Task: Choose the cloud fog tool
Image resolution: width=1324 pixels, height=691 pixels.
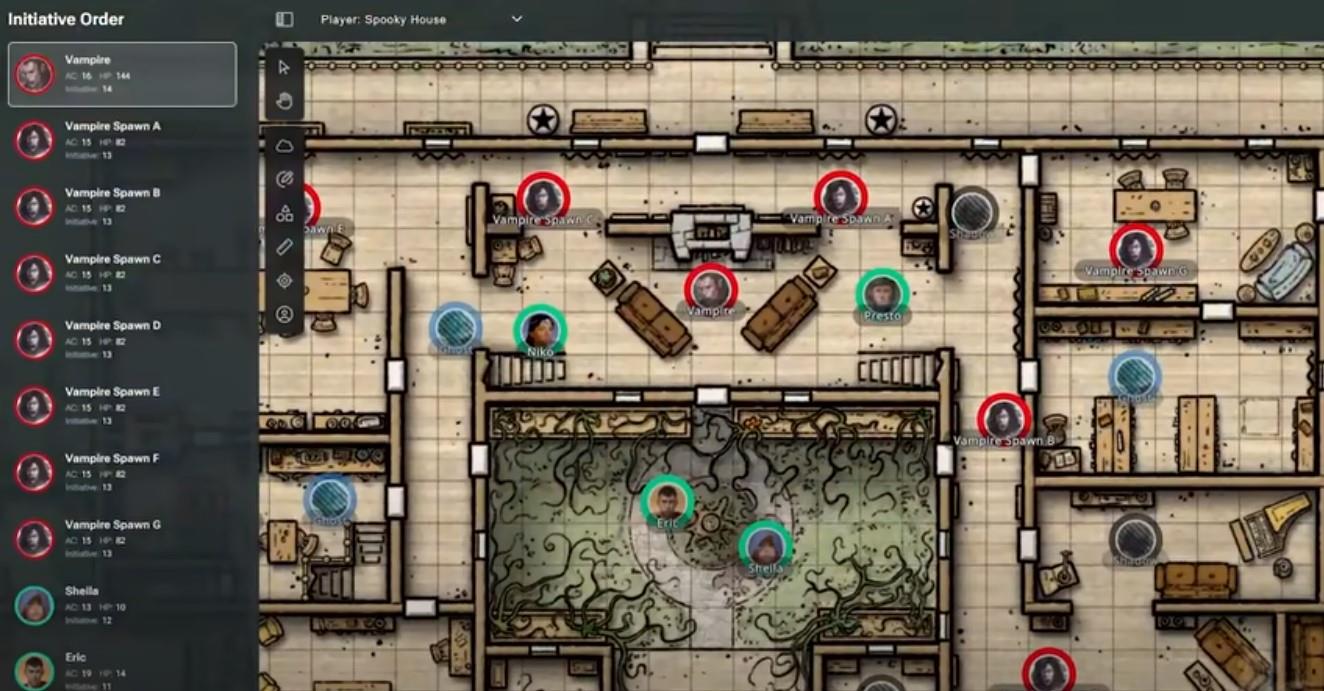Action: pos(284,146)
